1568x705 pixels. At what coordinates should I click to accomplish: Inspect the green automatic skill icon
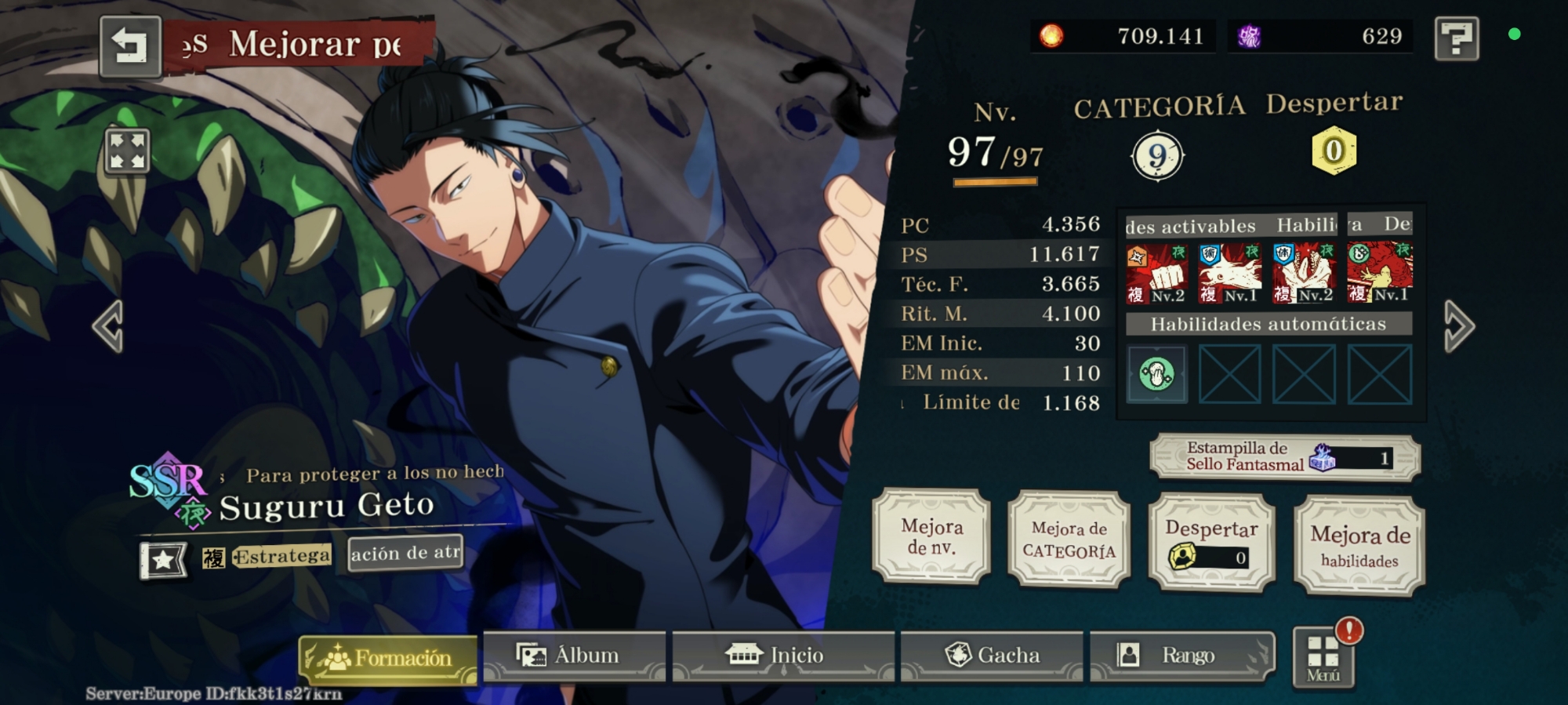(1157, 374)
